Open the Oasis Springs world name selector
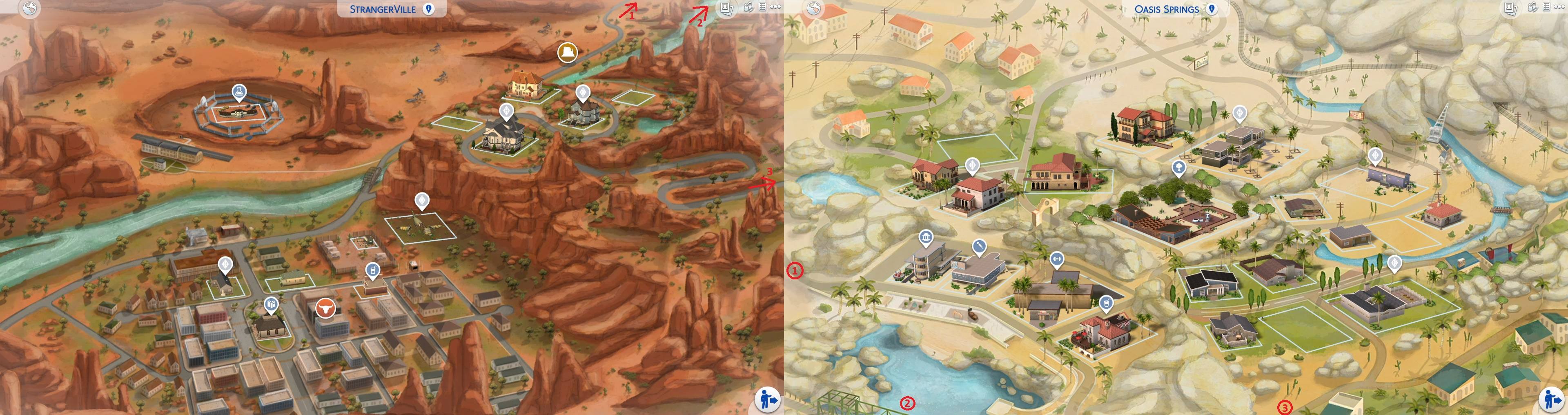Image resolution: width=1568 pixels, height=415 pixels. (1168, 9)
